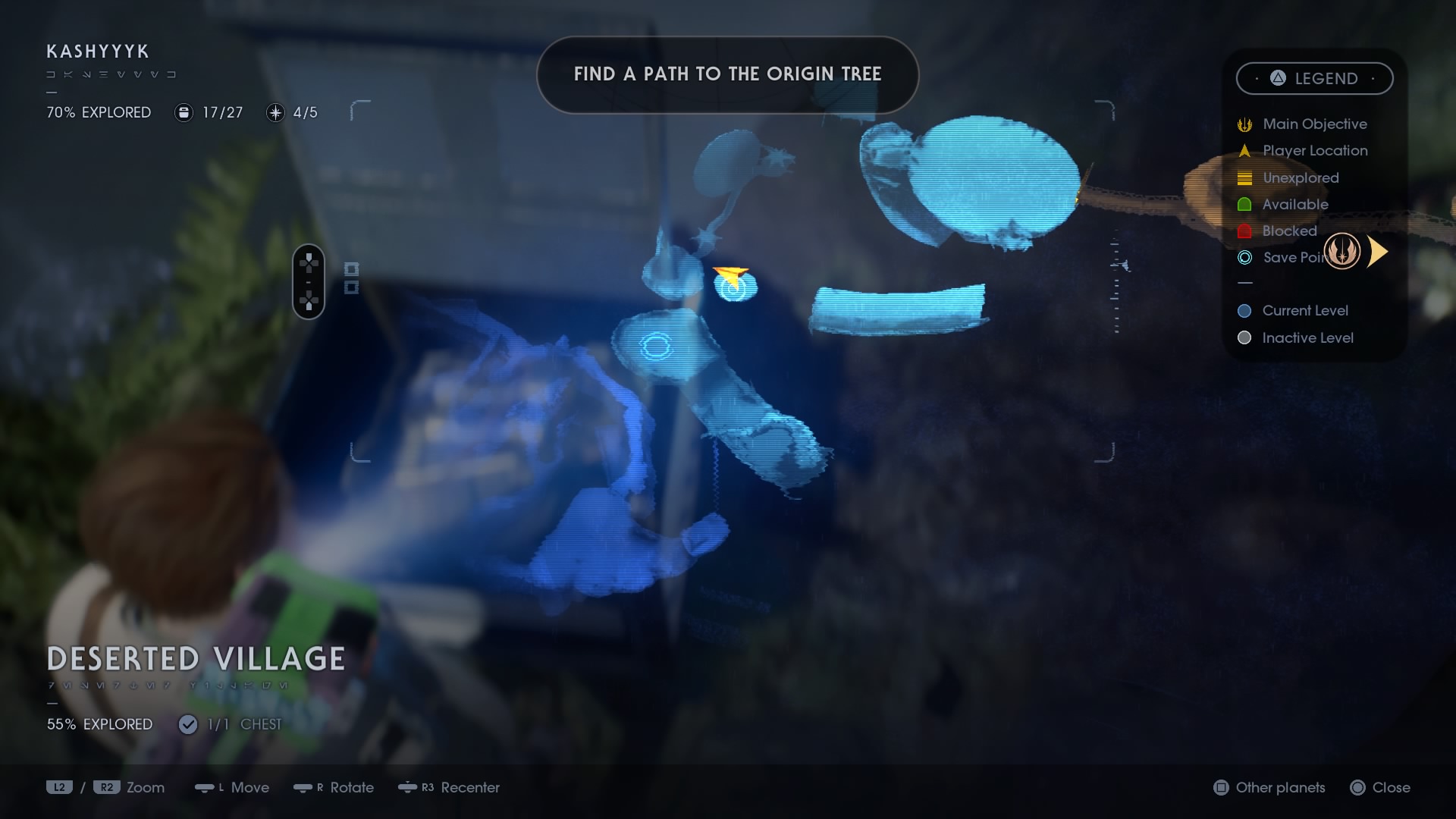The image size is (1456, 819).
Task: Click the Main Objective flame icon in legend
Action: point(1244,124)
